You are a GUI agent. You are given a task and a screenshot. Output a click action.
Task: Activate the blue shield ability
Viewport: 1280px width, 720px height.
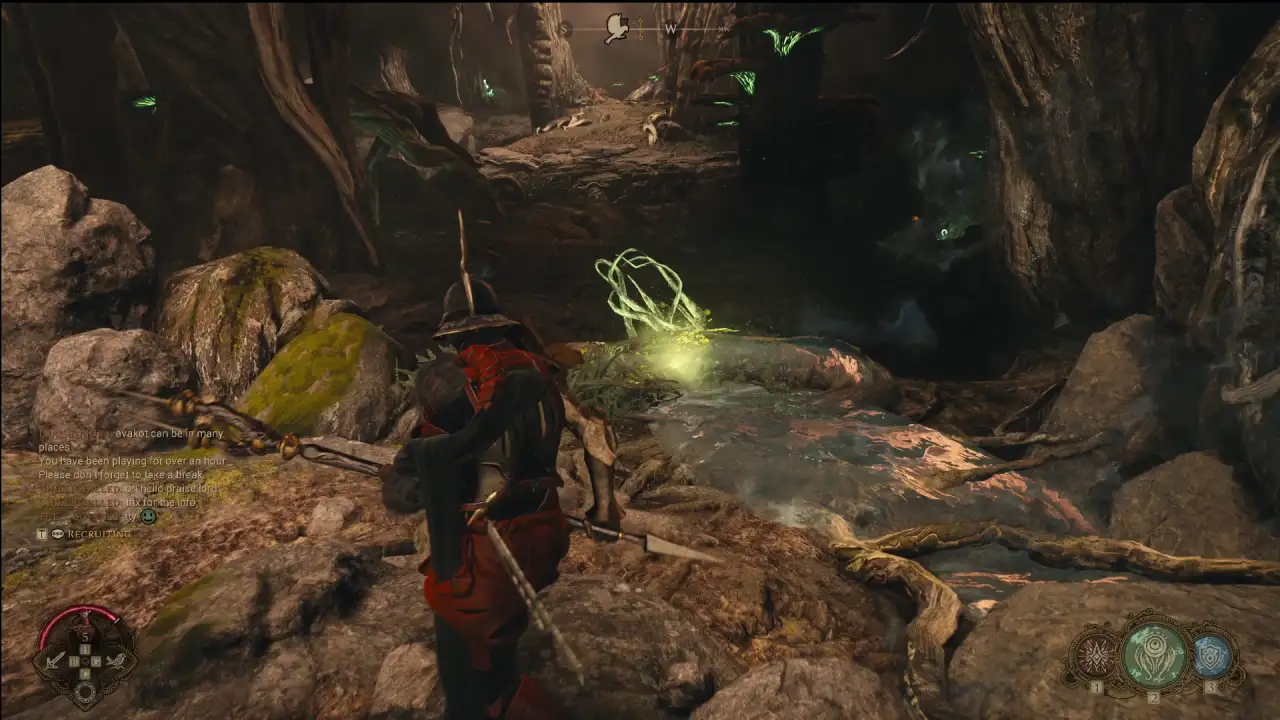pyautogui.click(x=1211, y=655)
